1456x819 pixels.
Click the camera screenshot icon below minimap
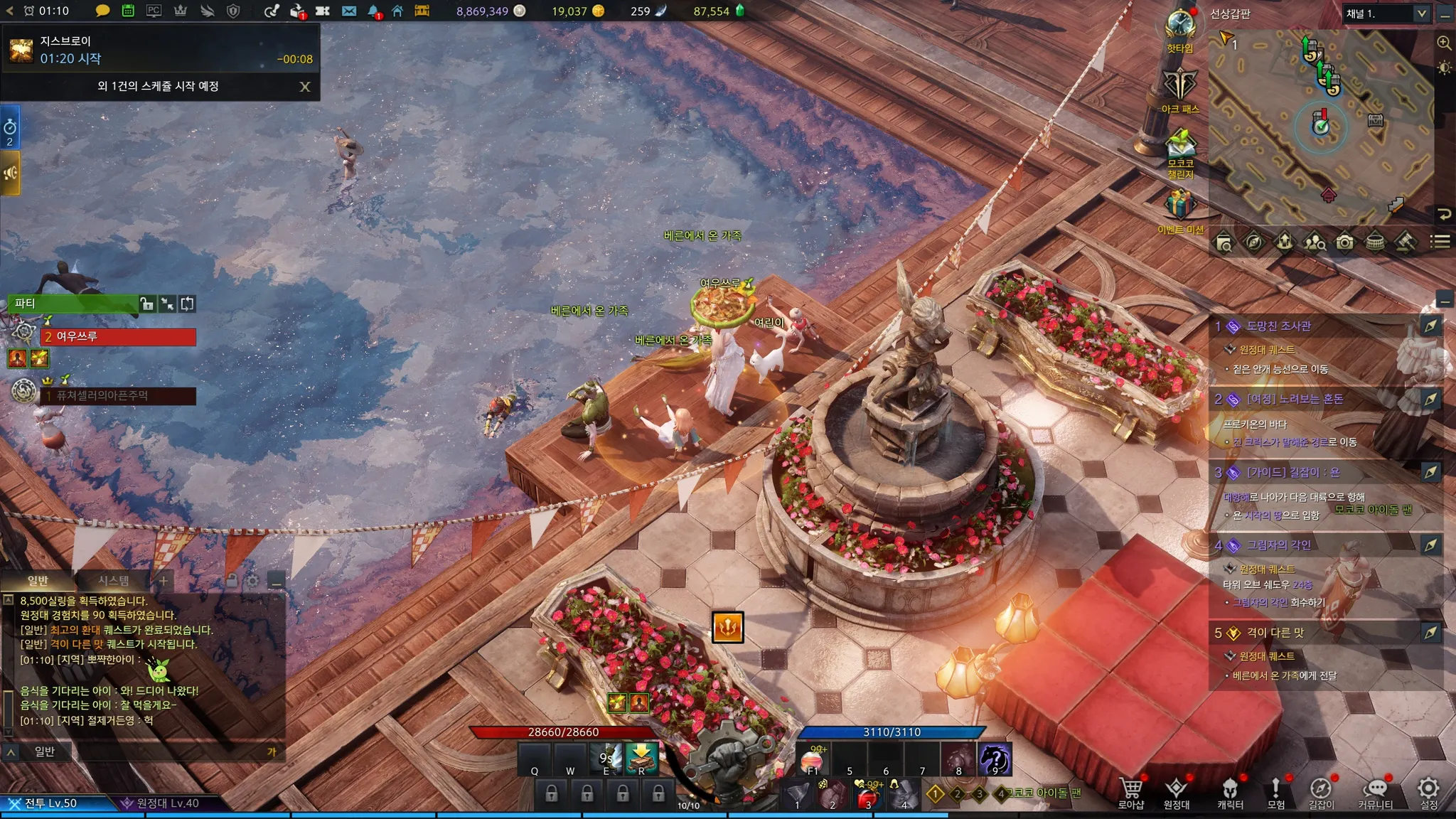pyautogui.click(x=1344, y=243)
